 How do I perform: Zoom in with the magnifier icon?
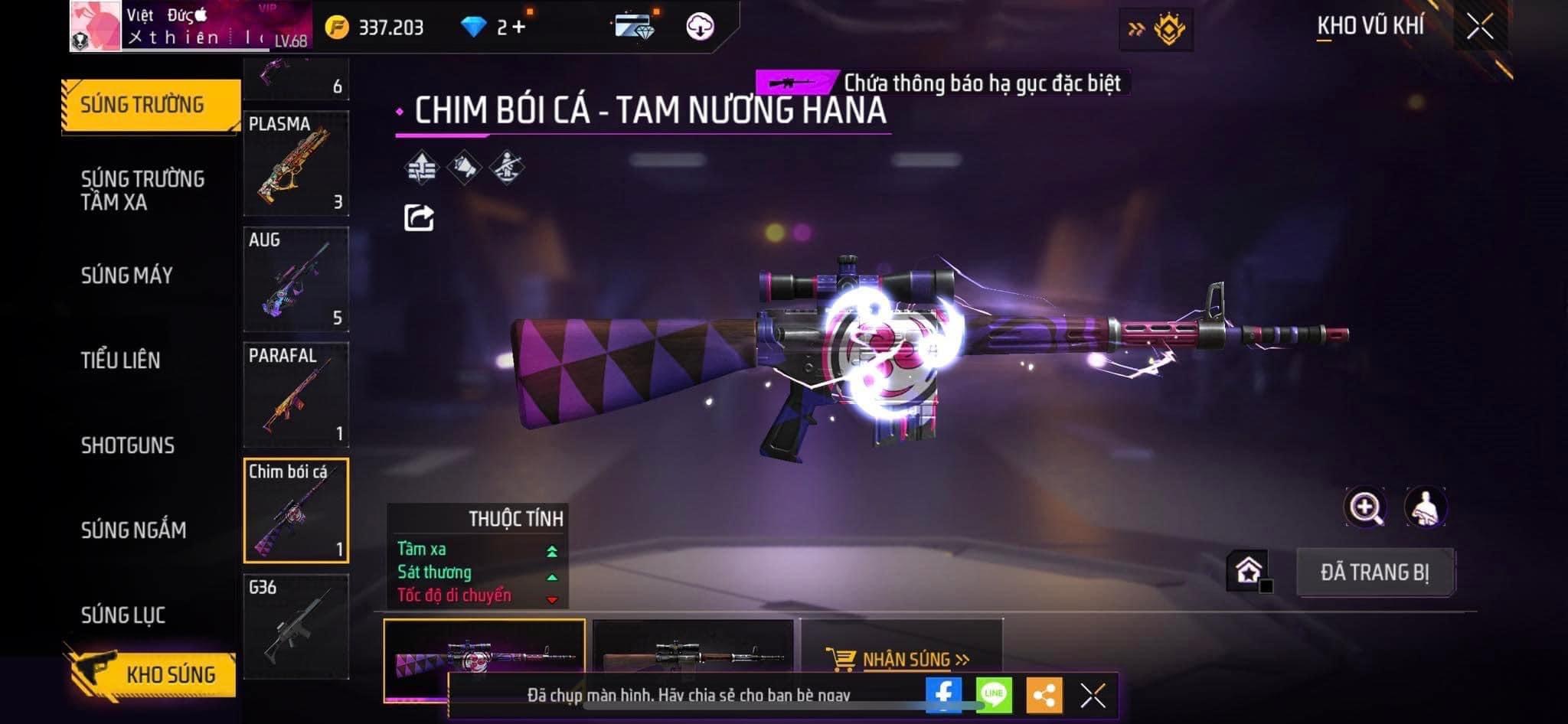coord(1365,507)
